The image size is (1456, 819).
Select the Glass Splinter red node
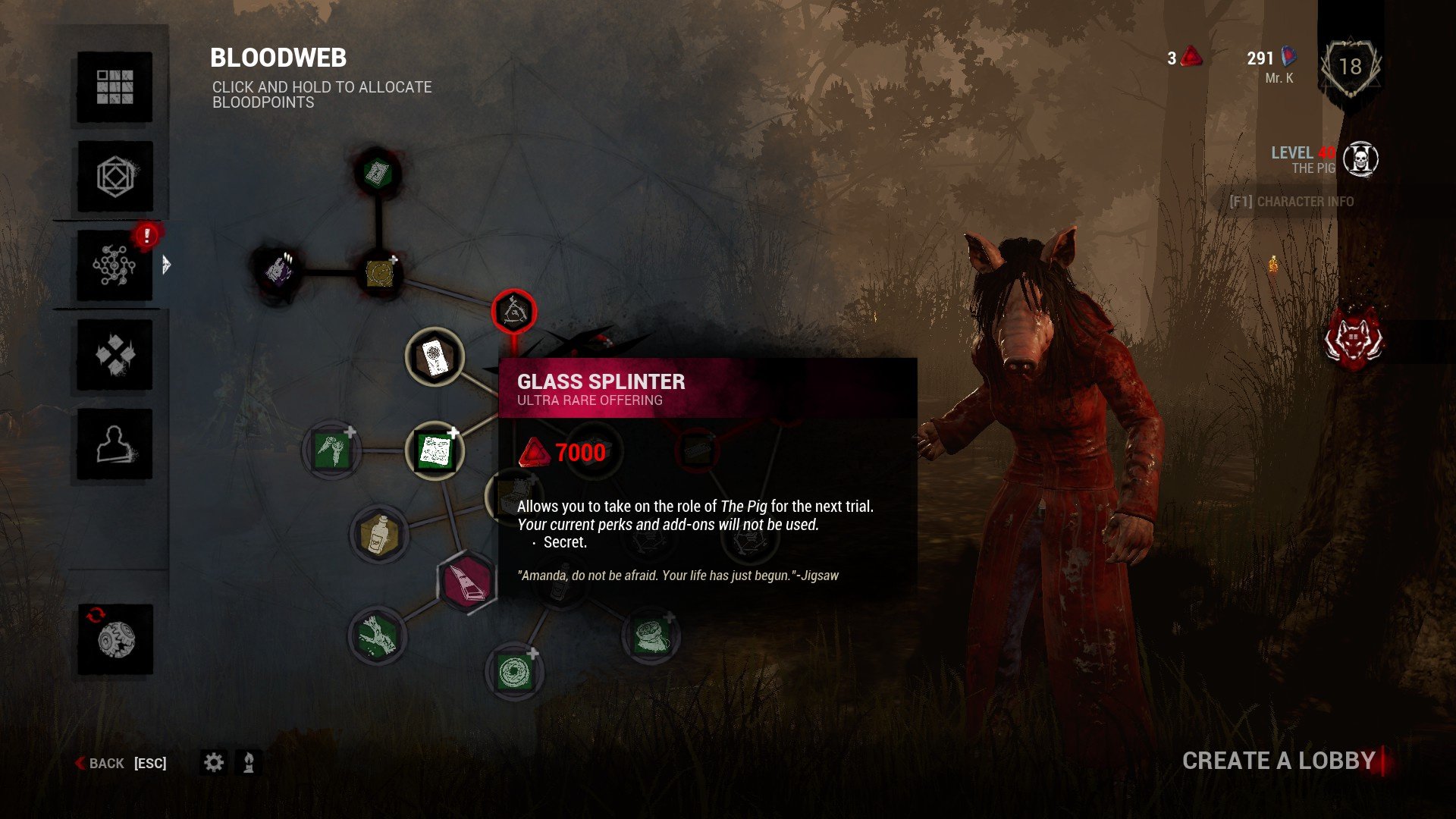tap(514, 312)
